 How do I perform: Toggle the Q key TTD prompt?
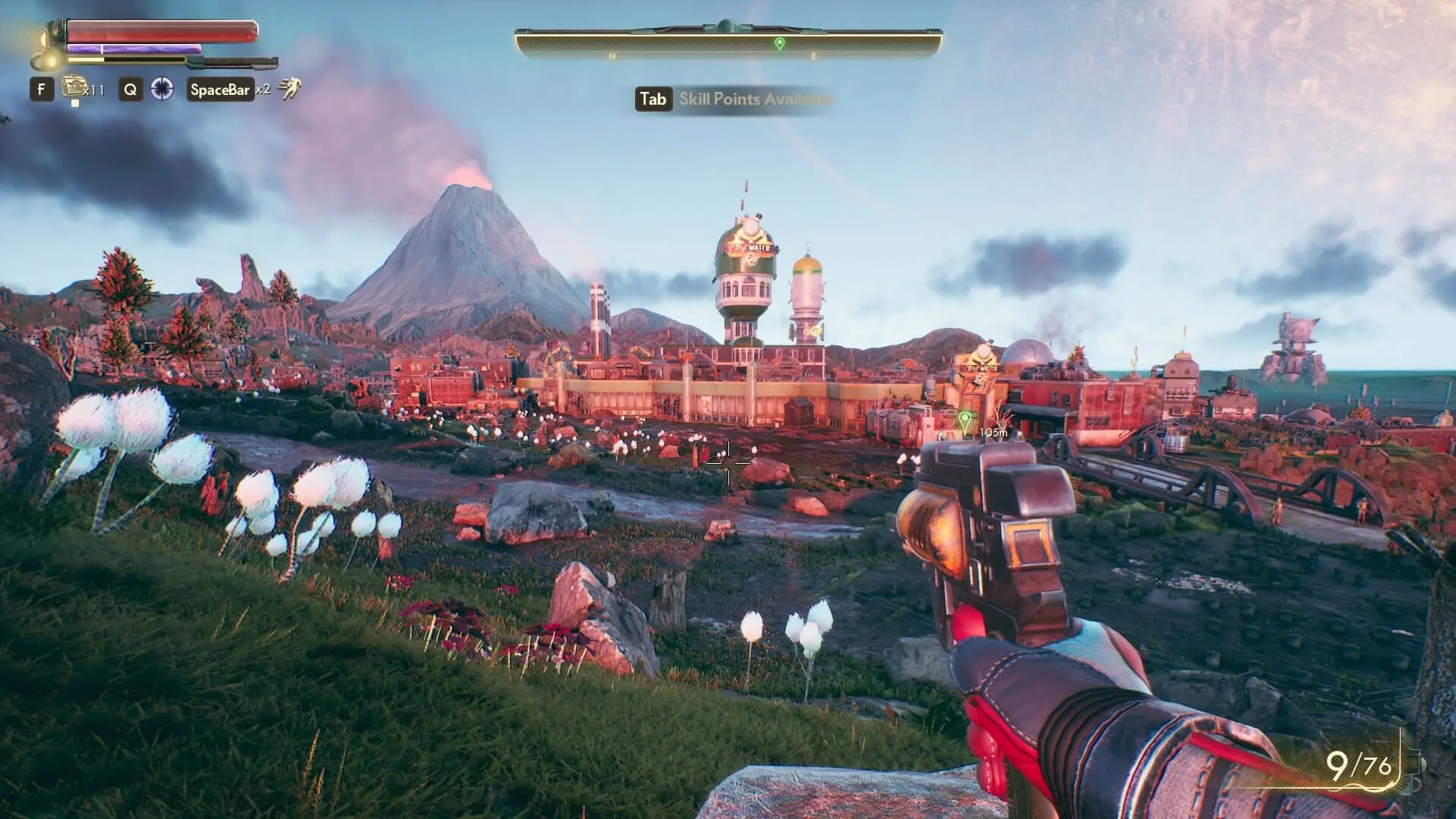(130, 89)
